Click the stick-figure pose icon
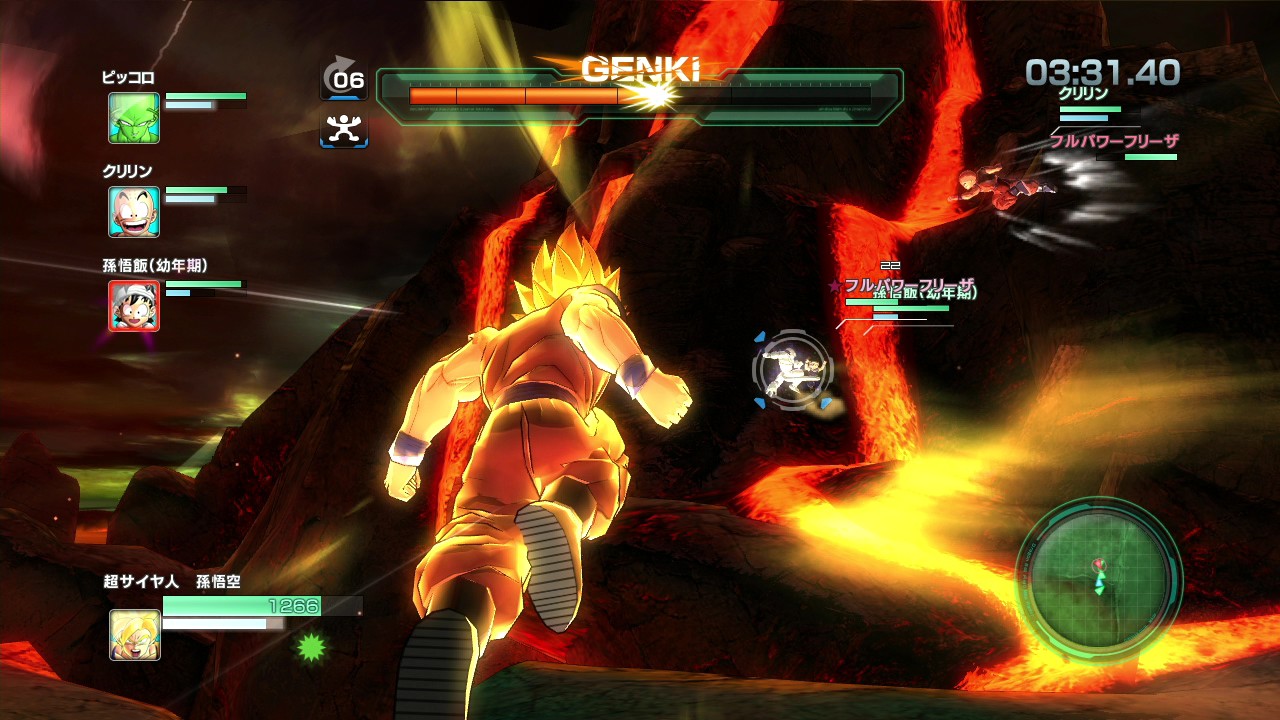Image resolution: width=1280 pixels, height=720 pixels. [344, 129]
